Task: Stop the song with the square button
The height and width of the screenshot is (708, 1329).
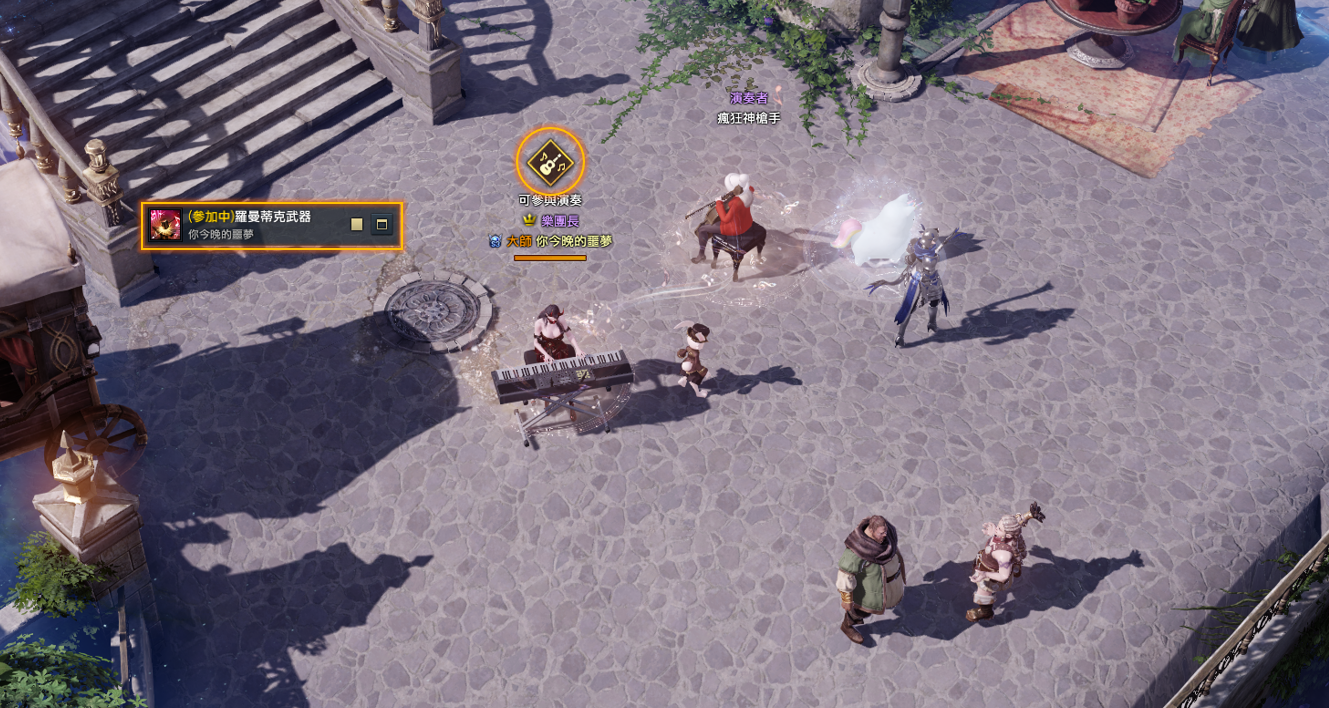Action: [x=357, y=225]
